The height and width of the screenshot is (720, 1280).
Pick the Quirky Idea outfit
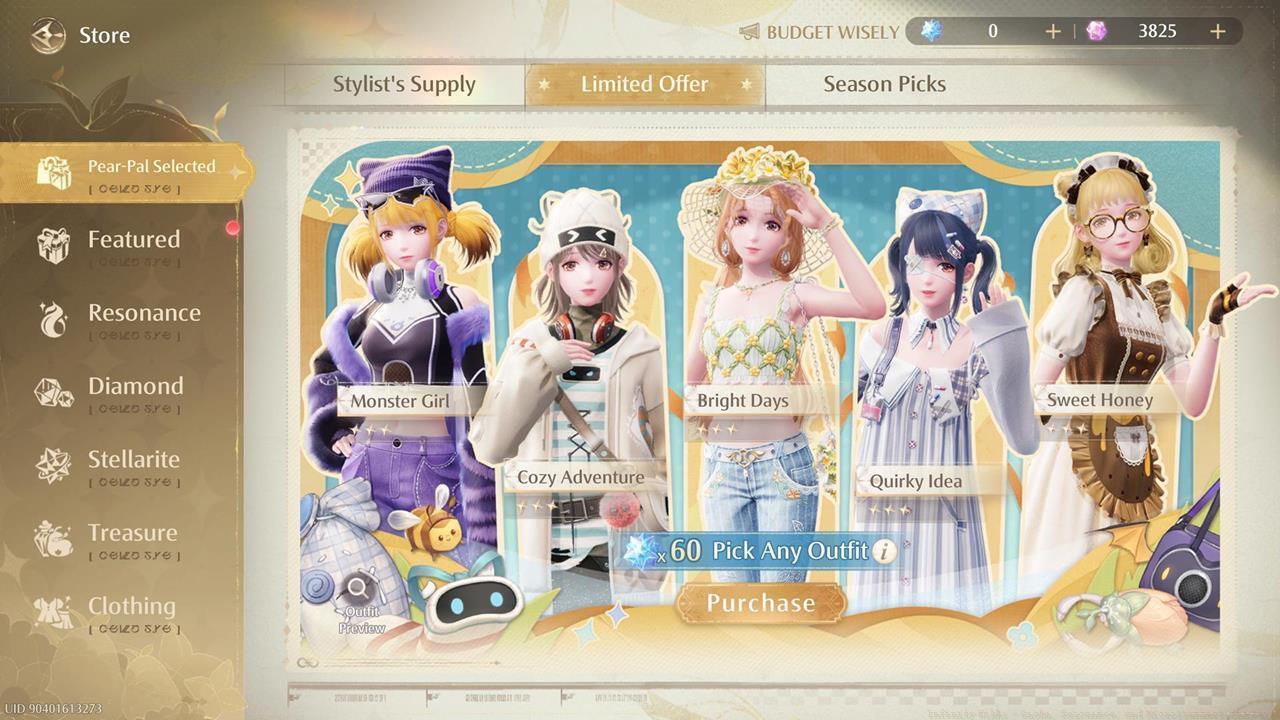click(915, 481)
